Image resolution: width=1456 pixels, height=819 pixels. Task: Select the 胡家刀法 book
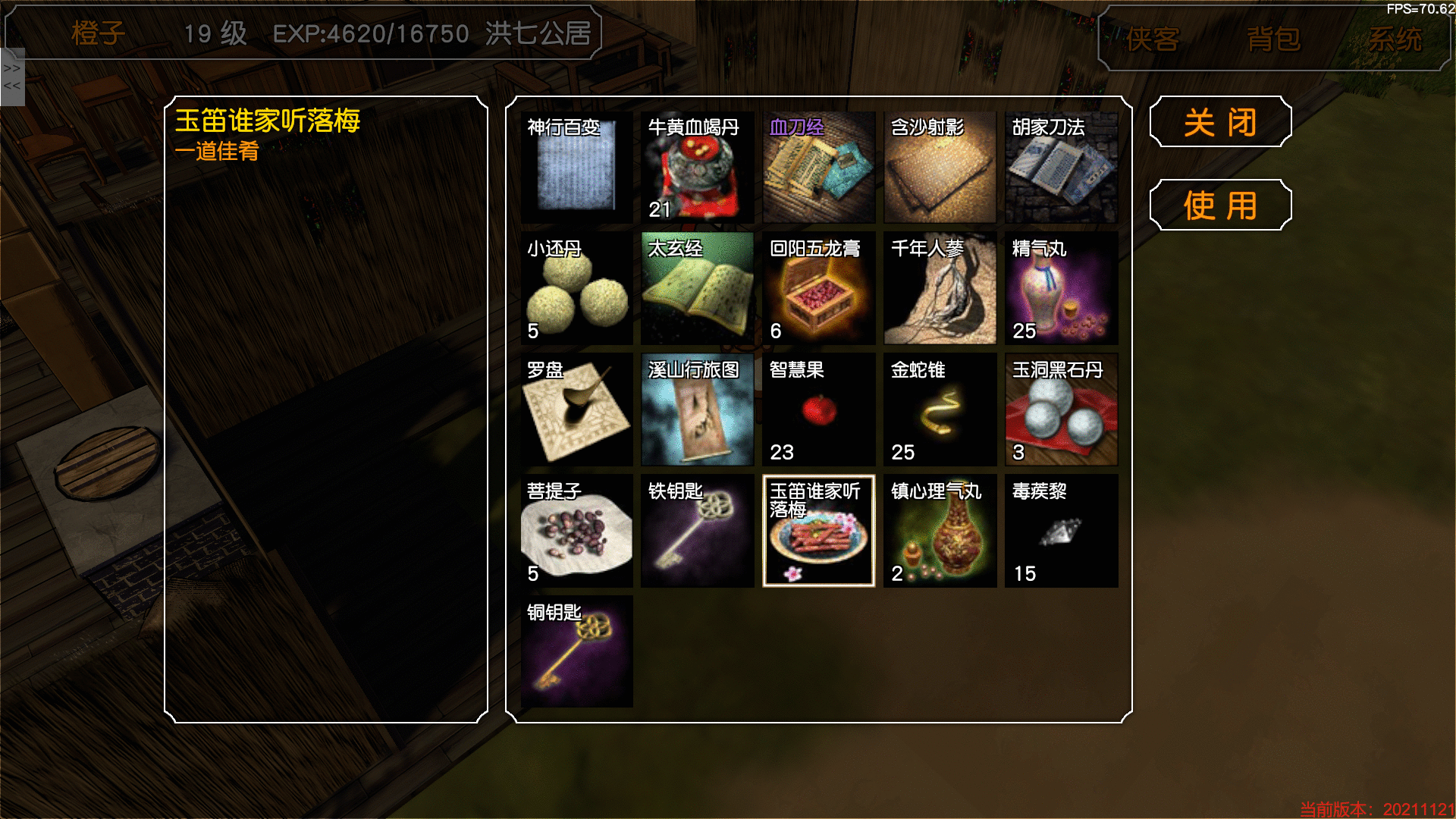pyautogui.click(x=1062, y=168)
